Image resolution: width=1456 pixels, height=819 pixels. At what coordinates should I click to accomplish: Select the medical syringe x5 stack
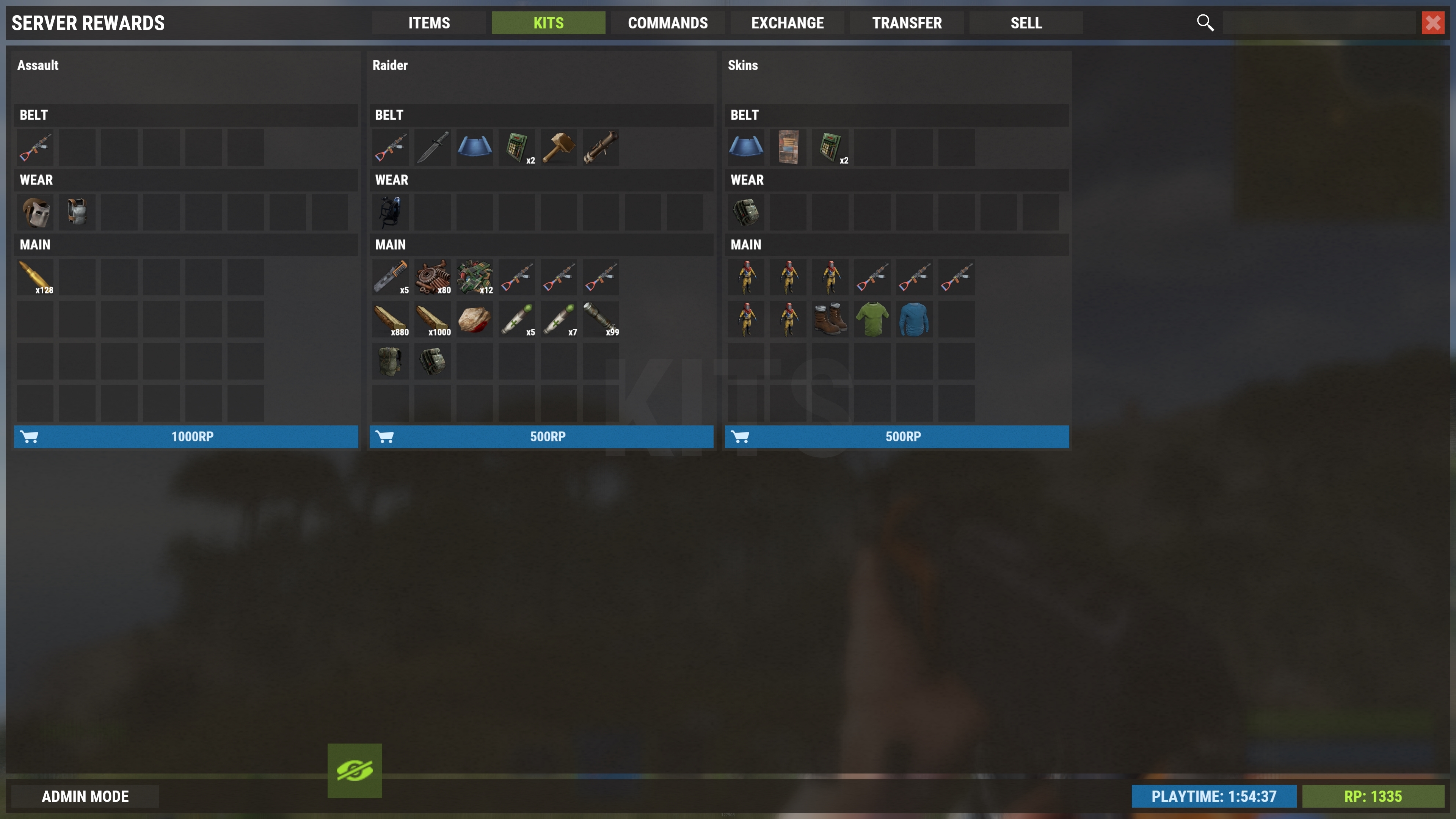point(516,319)
